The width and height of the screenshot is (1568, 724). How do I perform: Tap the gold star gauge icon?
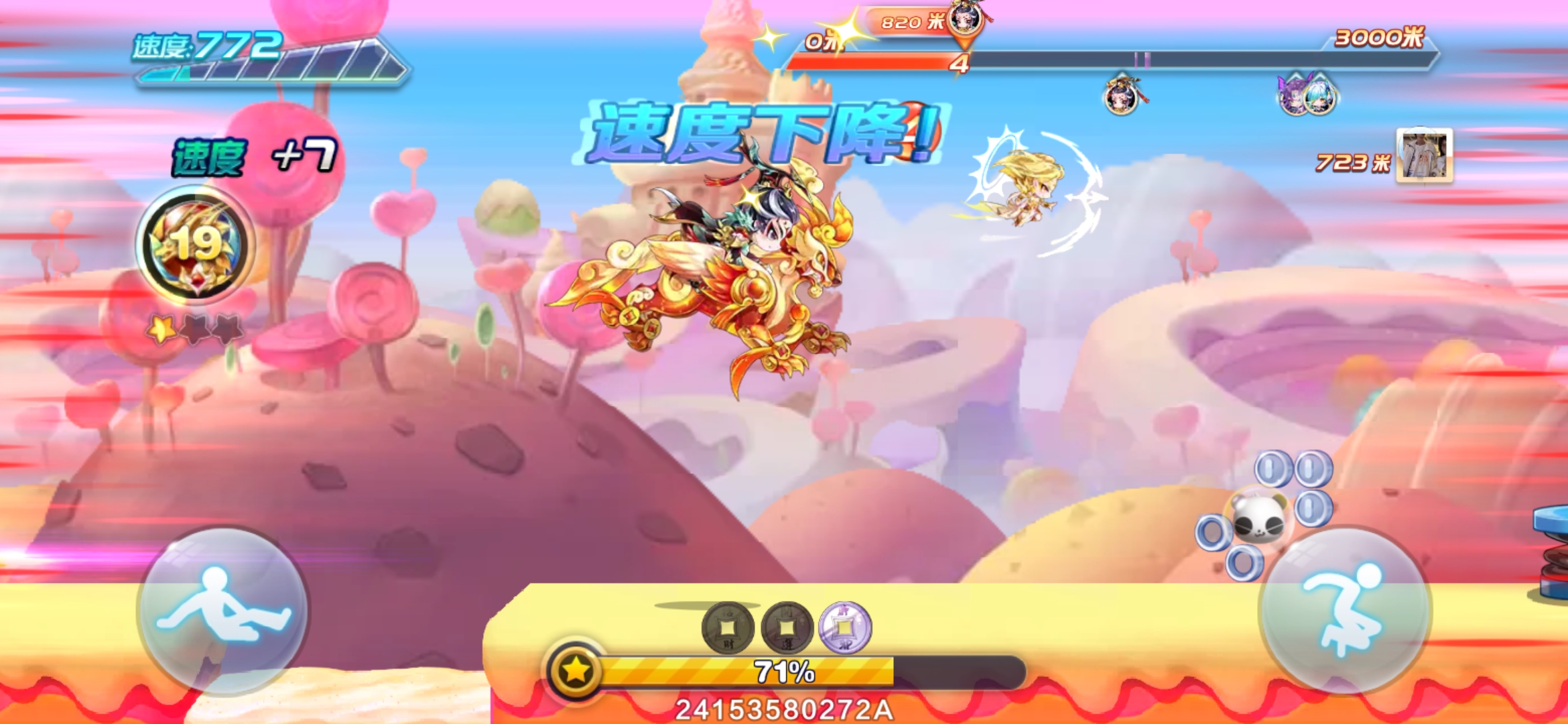(x=576, y=670)
